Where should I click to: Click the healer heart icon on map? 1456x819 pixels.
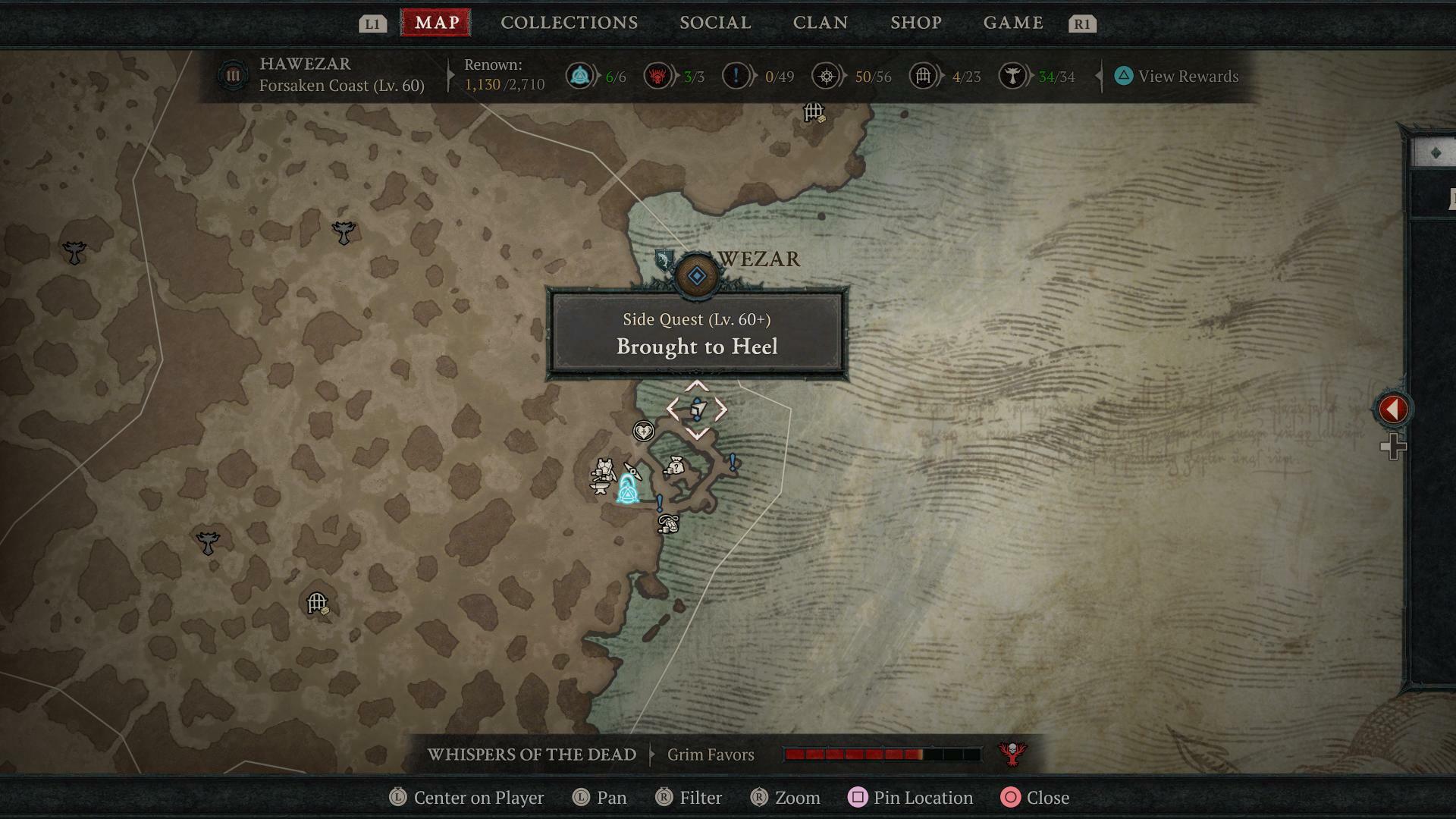tap(643, 431)
